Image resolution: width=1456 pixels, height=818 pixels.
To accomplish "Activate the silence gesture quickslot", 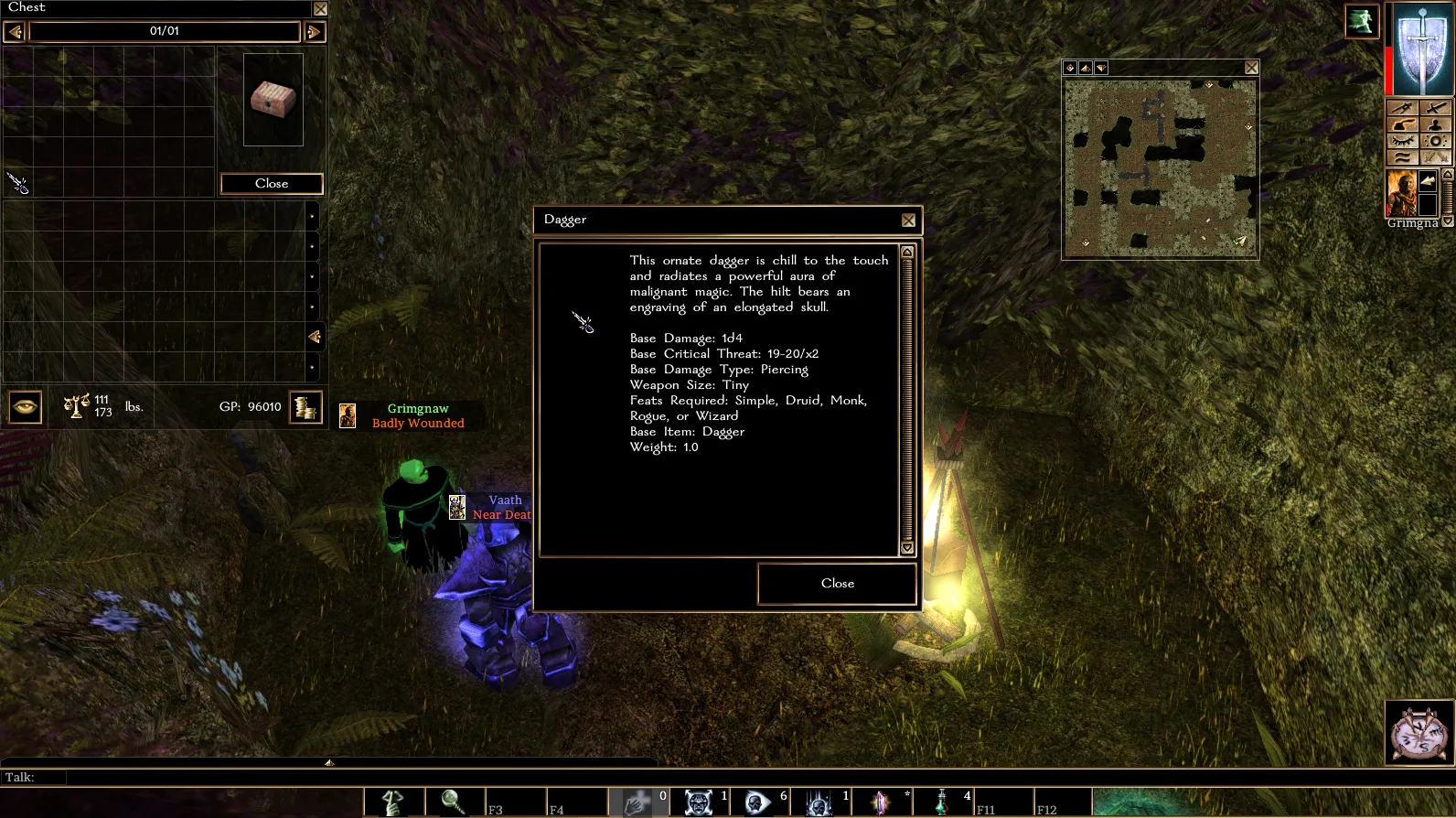I will (393, 802).
